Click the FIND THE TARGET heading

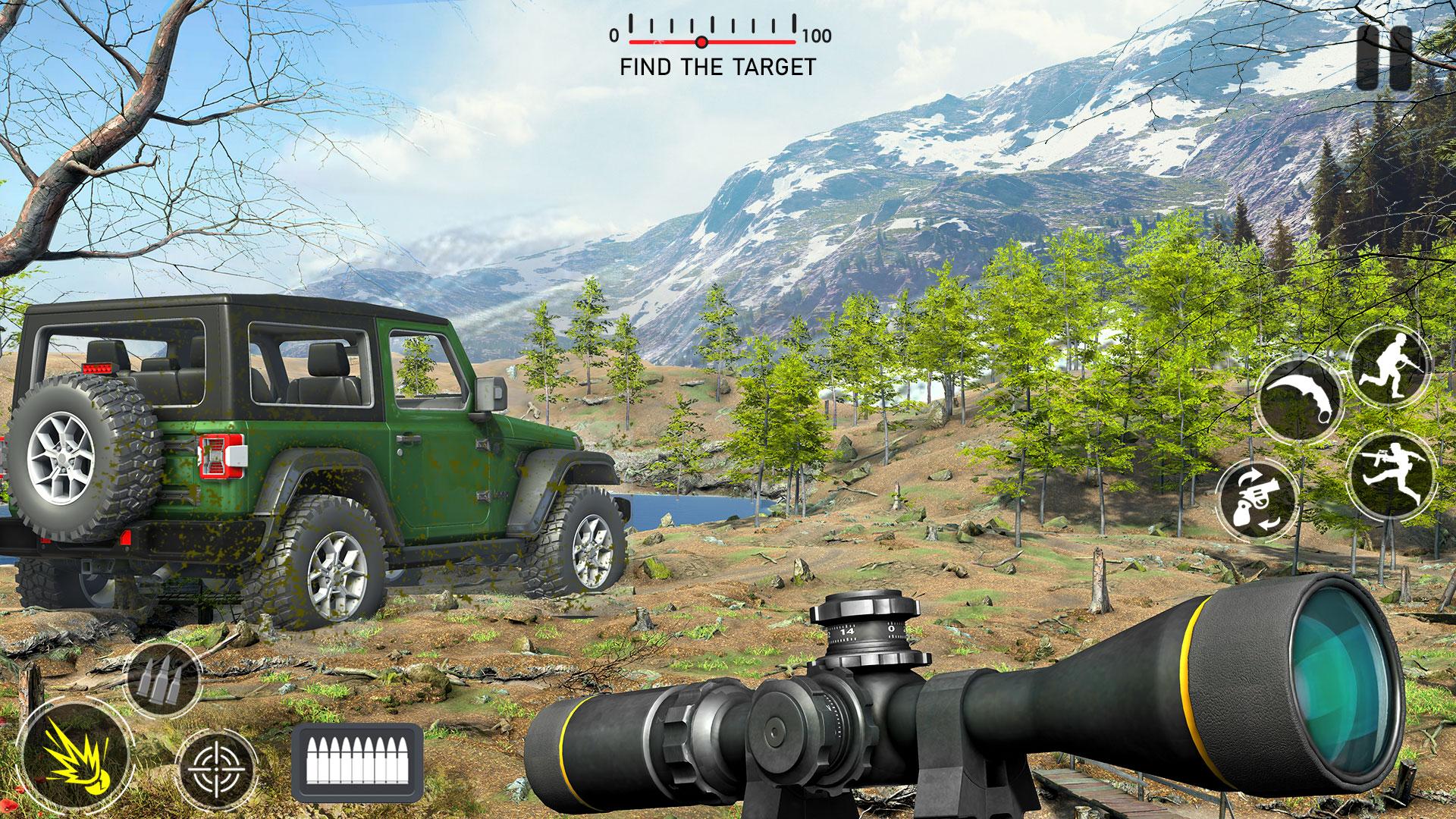717,67
